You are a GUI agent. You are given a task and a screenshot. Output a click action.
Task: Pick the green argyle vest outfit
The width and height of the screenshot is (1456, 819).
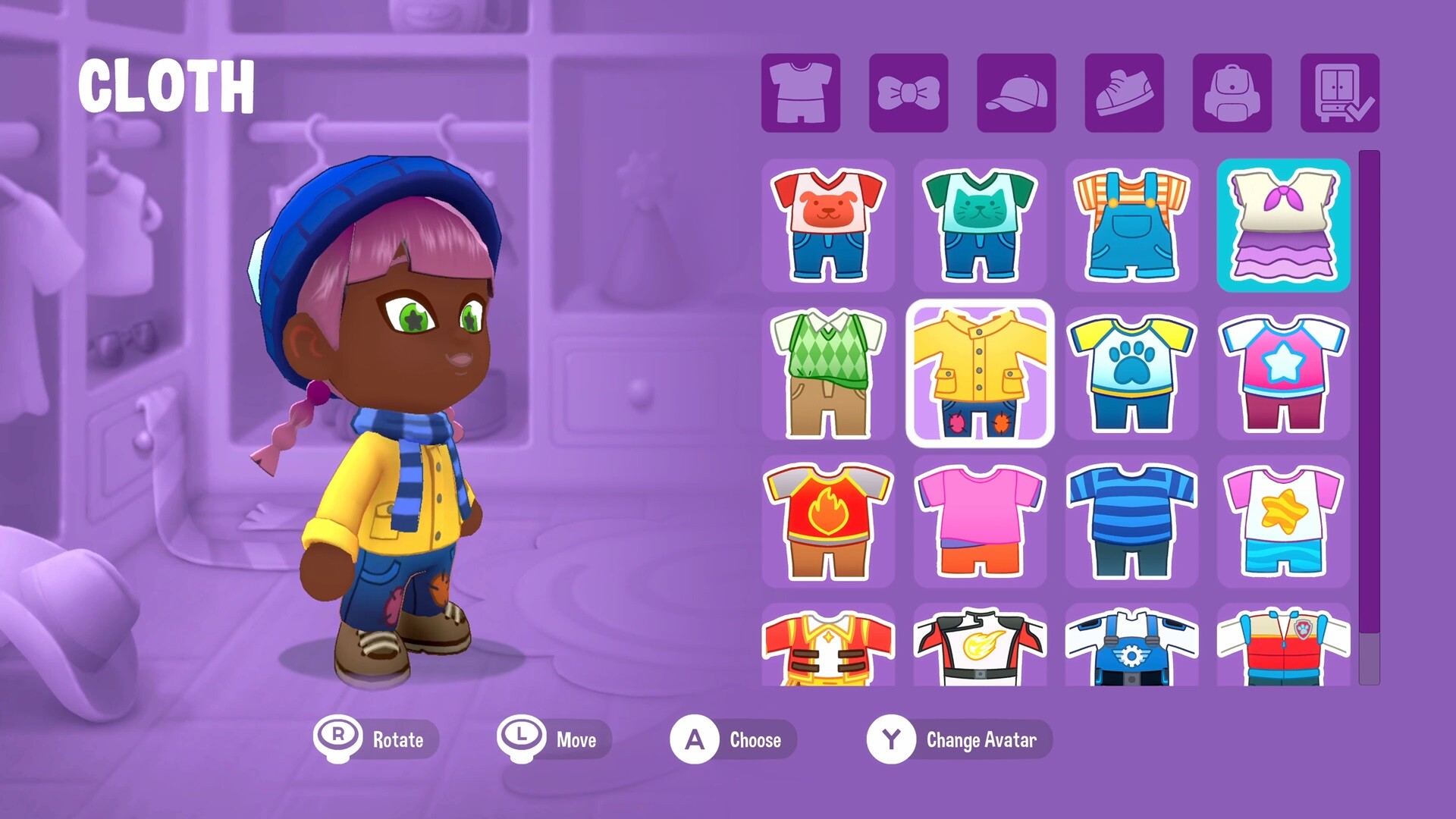(x=830, y=373)
